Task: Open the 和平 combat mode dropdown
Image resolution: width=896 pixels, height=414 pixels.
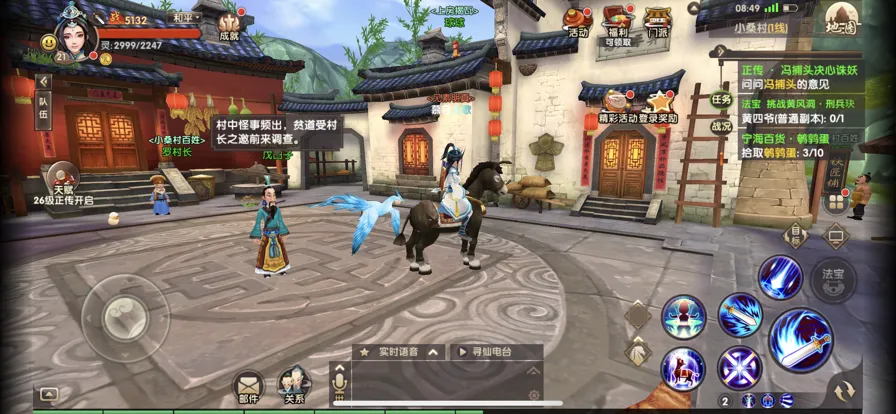Action: pyautogui.click(x=184, y=19)
